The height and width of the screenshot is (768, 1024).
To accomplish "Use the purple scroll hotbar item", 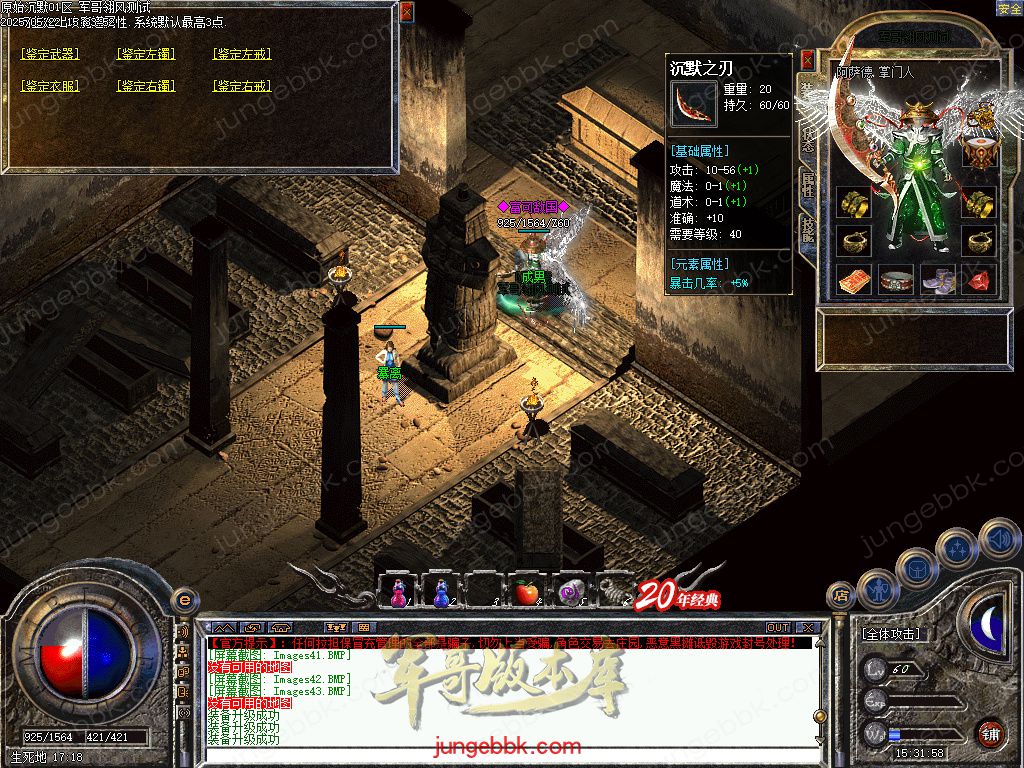I will click(x=570, y=593).
